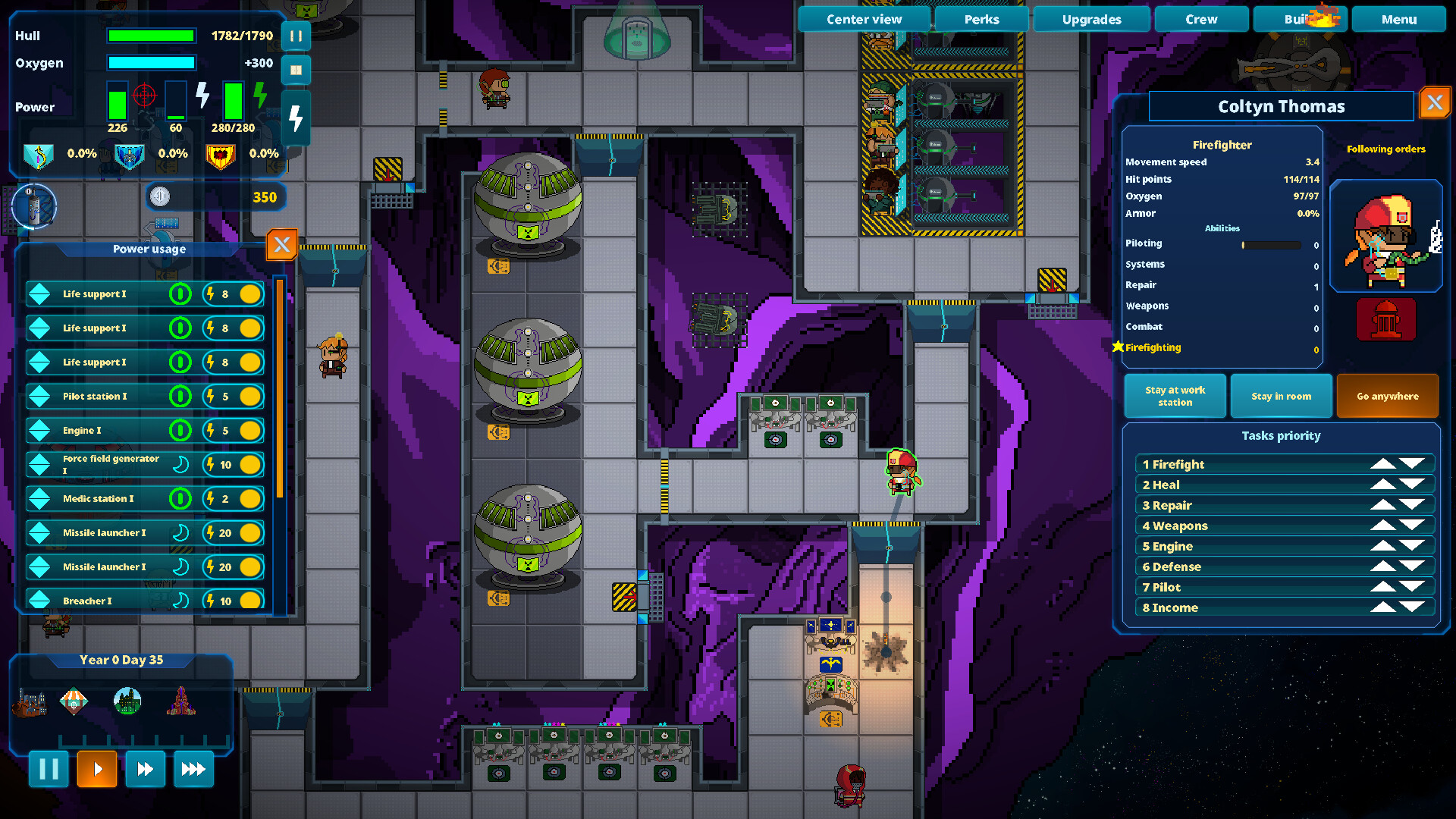The height and width of the screenshot is (819, 1456).
Task: Click the derelict city icon on the timeline
Action: pyautogui.click(x=127, y=701)
